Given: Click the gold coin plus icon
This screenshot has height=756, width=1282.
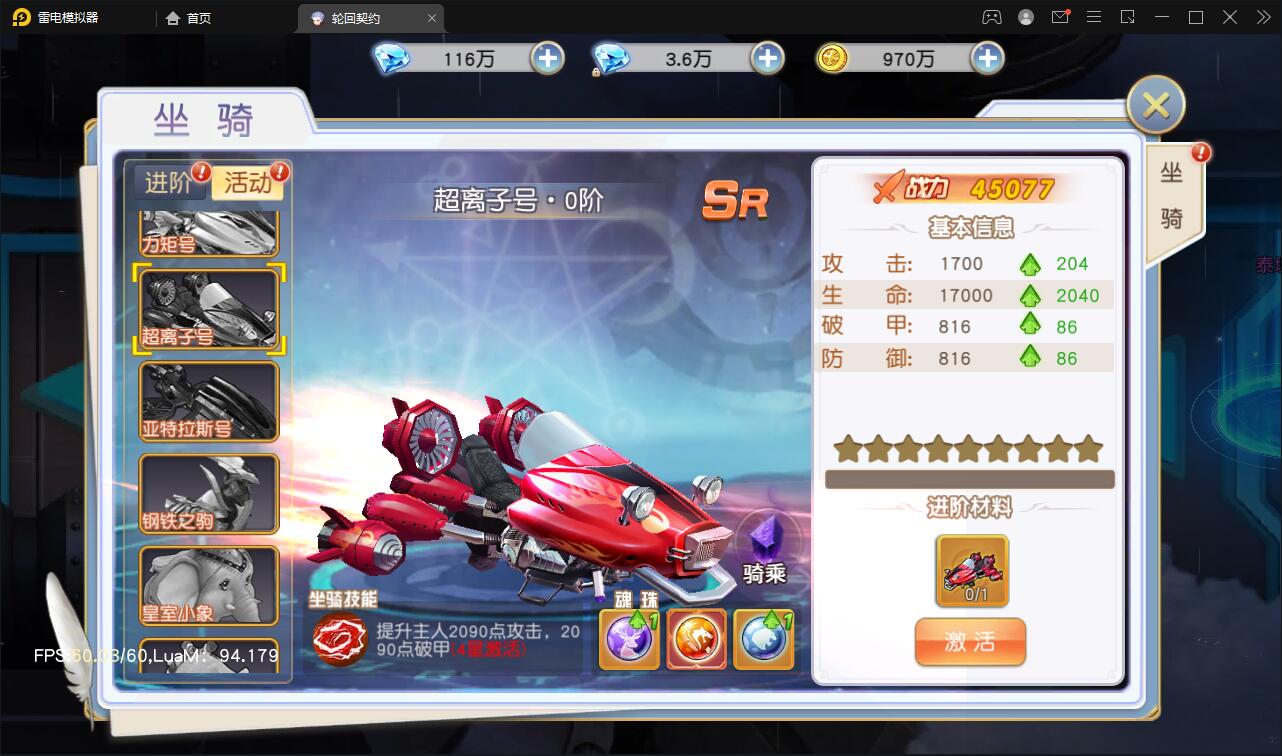Looking at the screenshot, I should 987,58.
